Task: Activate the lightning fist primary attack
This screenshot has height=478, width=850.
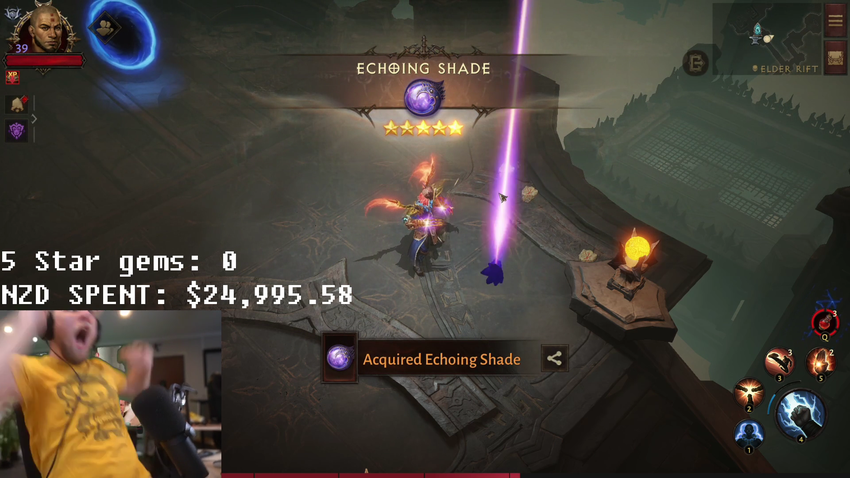Action: click(799, 412)
